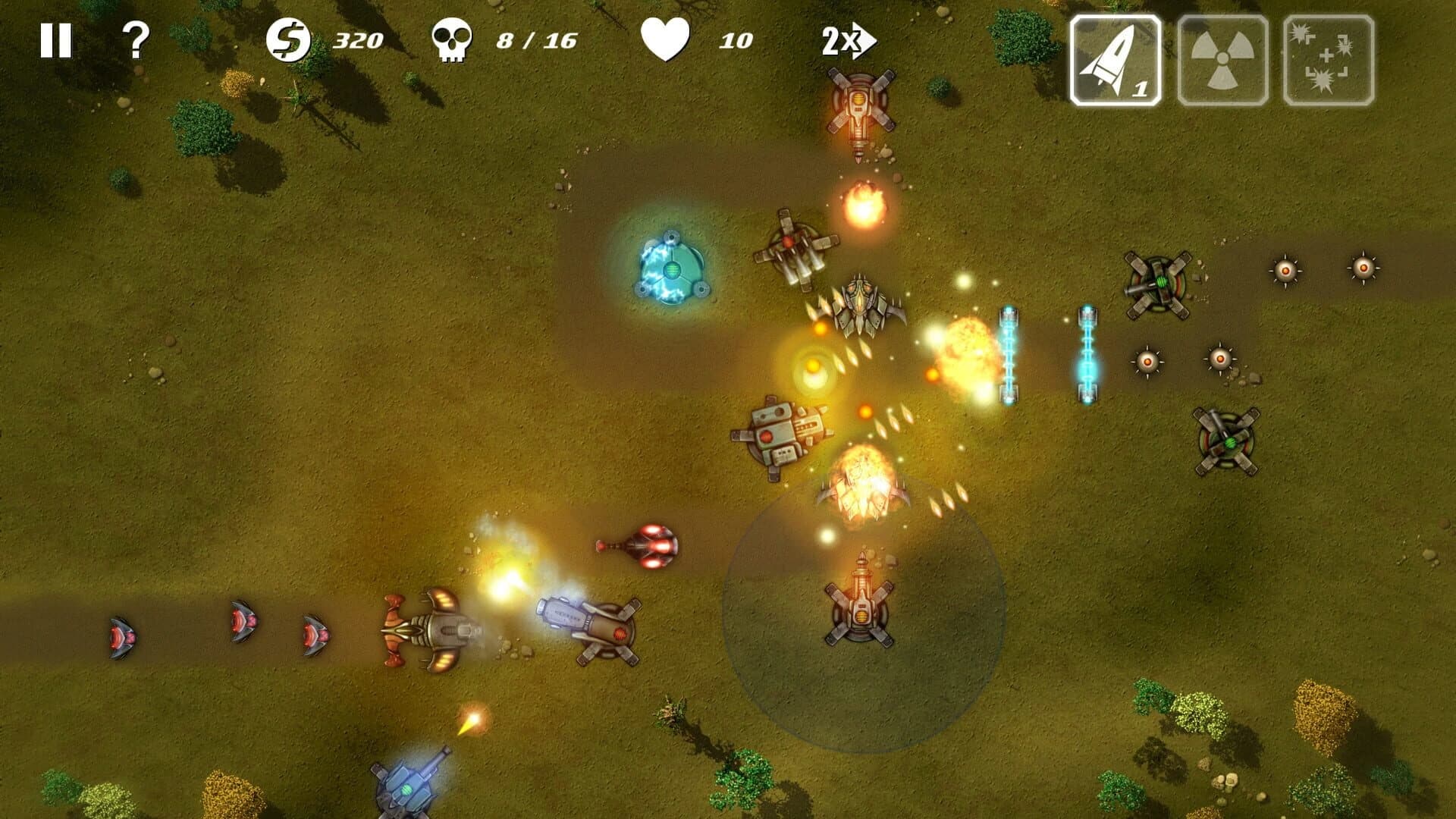Screen dimensions: 1456x819
Task: Click the skull enemy counter icon
Action: (453, 39)
